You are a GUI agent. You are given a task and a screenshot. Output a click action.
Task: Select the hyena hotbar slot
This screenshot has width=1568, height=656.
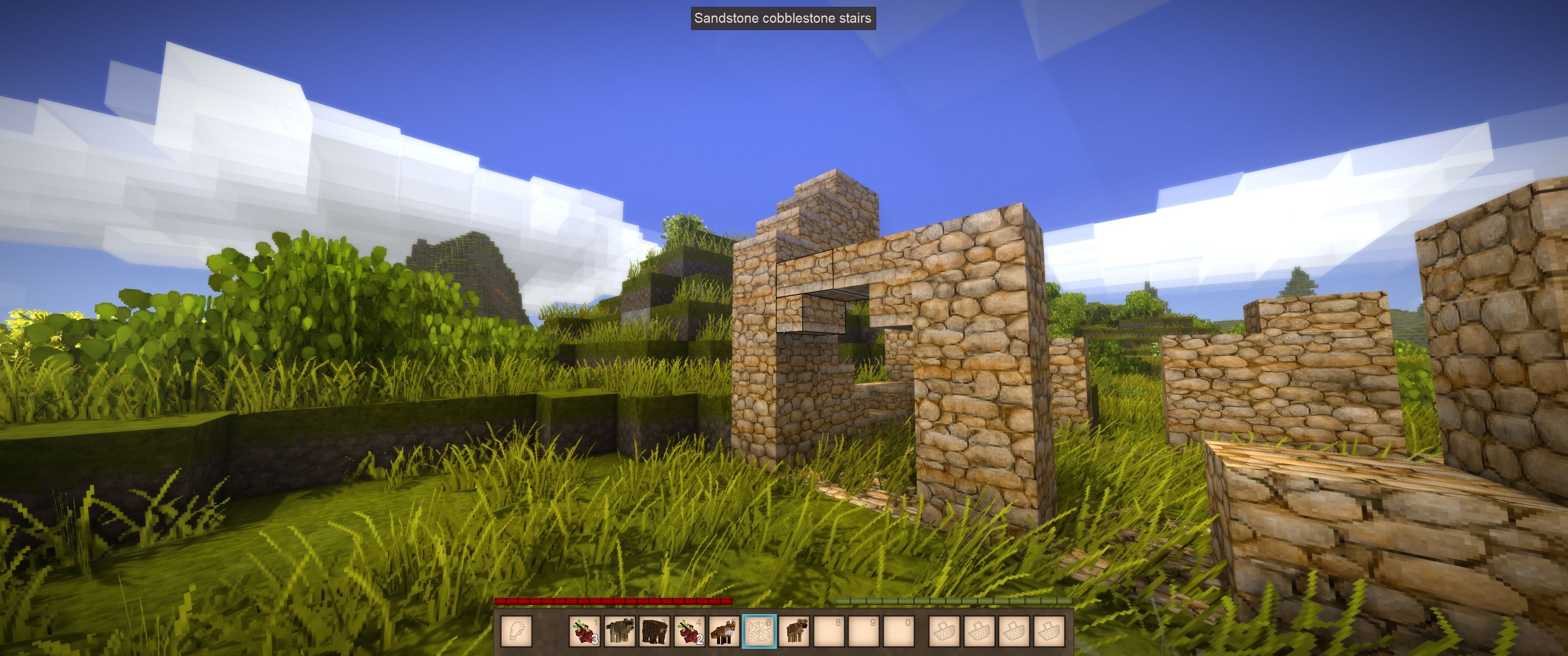(x=794, y=631)
